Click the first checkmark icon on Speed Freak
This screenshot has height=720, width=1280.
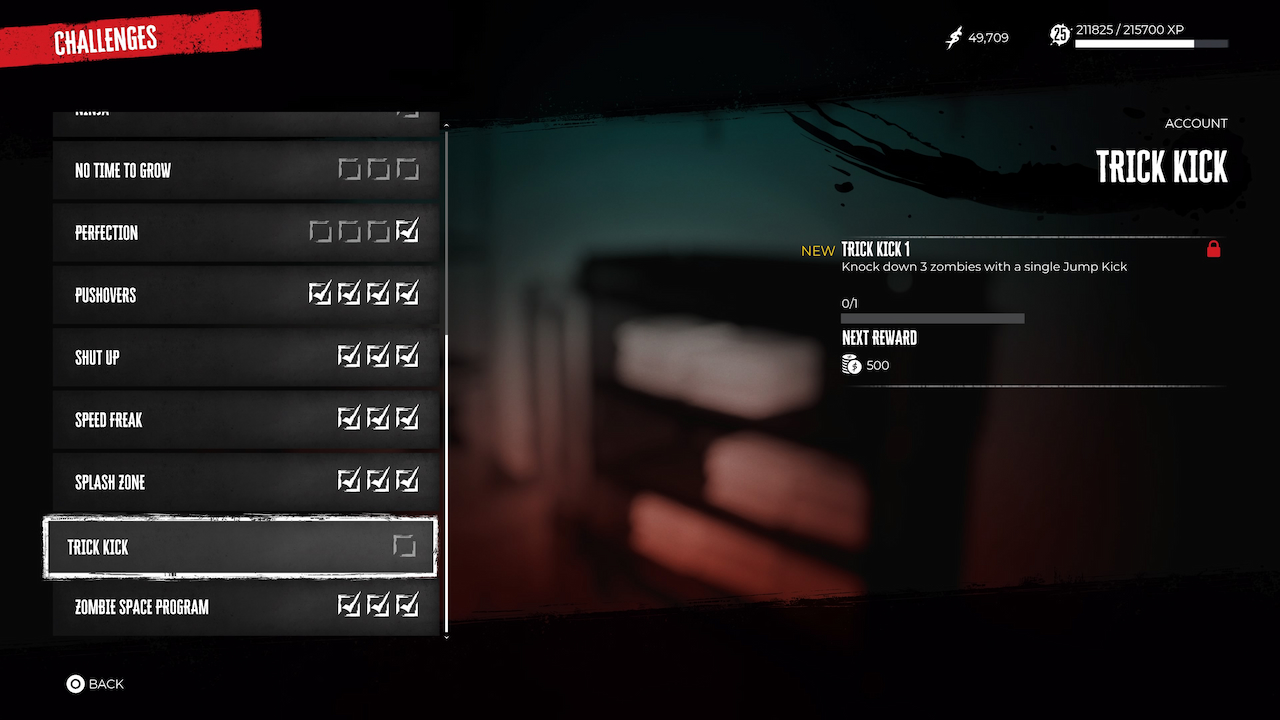(349, 417)
